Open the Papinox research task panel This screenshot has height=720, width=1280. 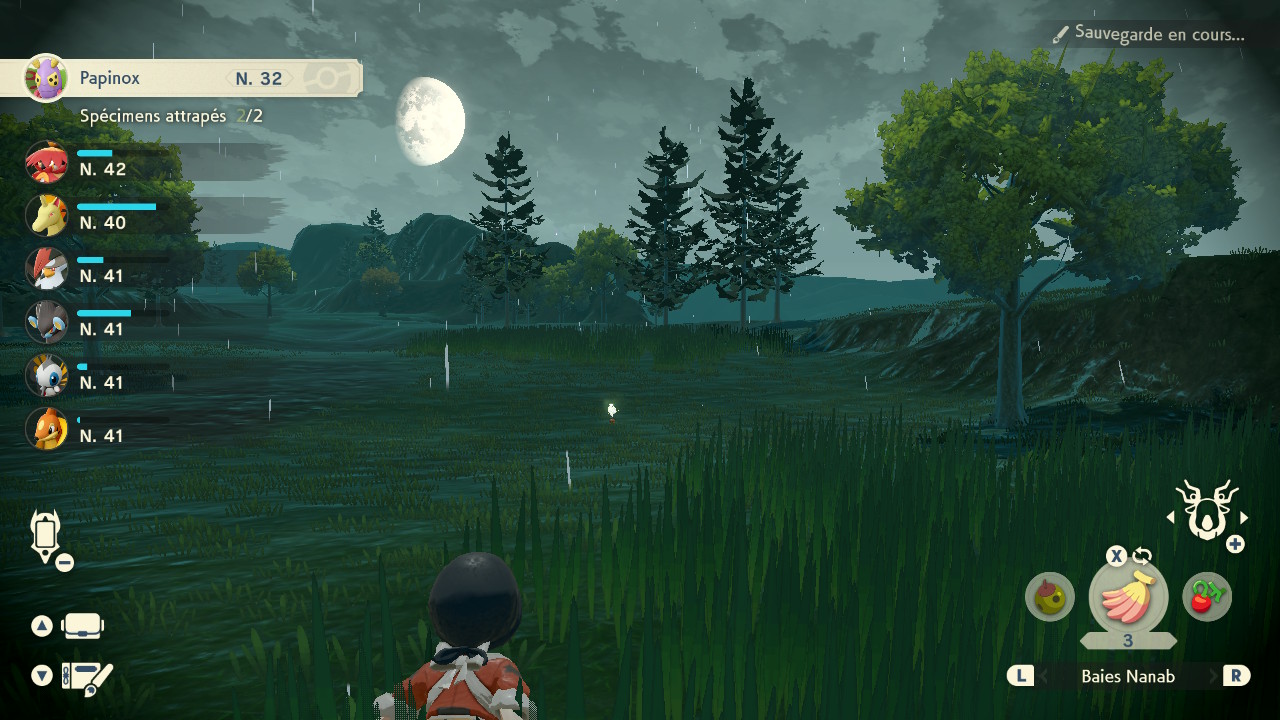(x=180, y=78)
